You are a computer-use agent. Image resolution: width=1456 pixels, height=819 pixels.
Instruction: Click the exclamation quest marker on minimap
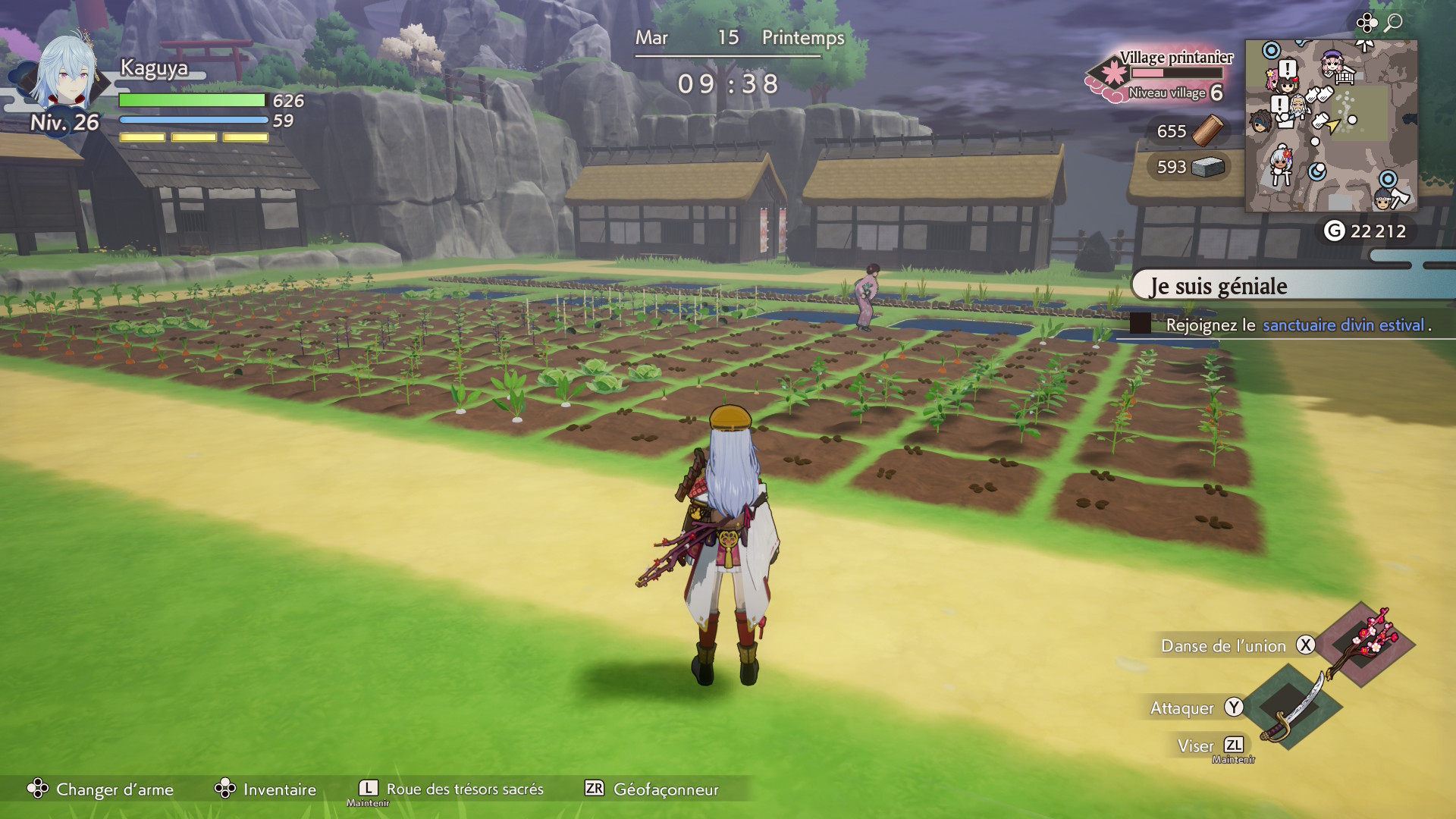pyautogui.click(x=1287, y=69)
